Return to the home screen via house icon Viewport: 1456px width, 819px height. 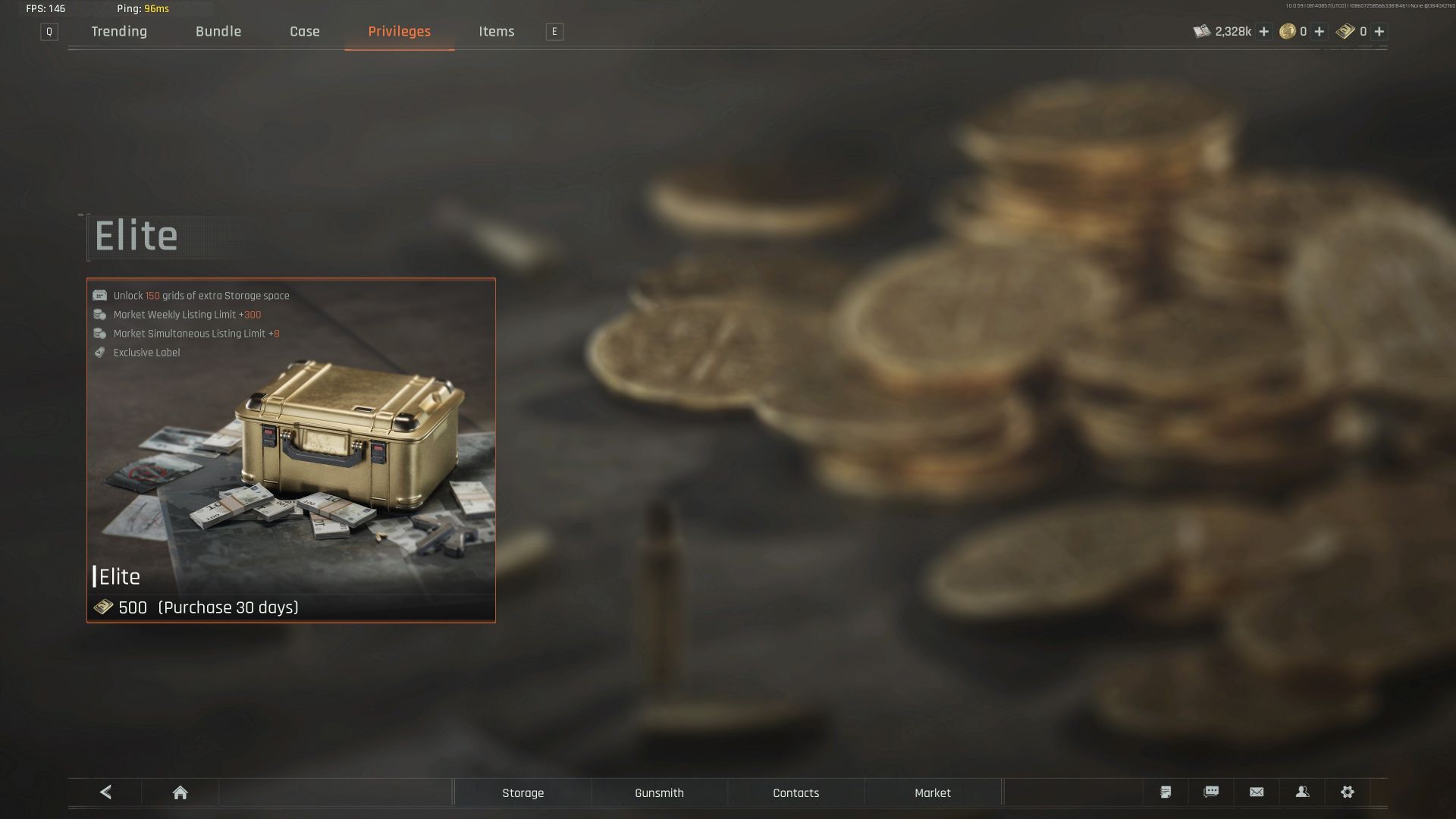click(x=180, y=792)
